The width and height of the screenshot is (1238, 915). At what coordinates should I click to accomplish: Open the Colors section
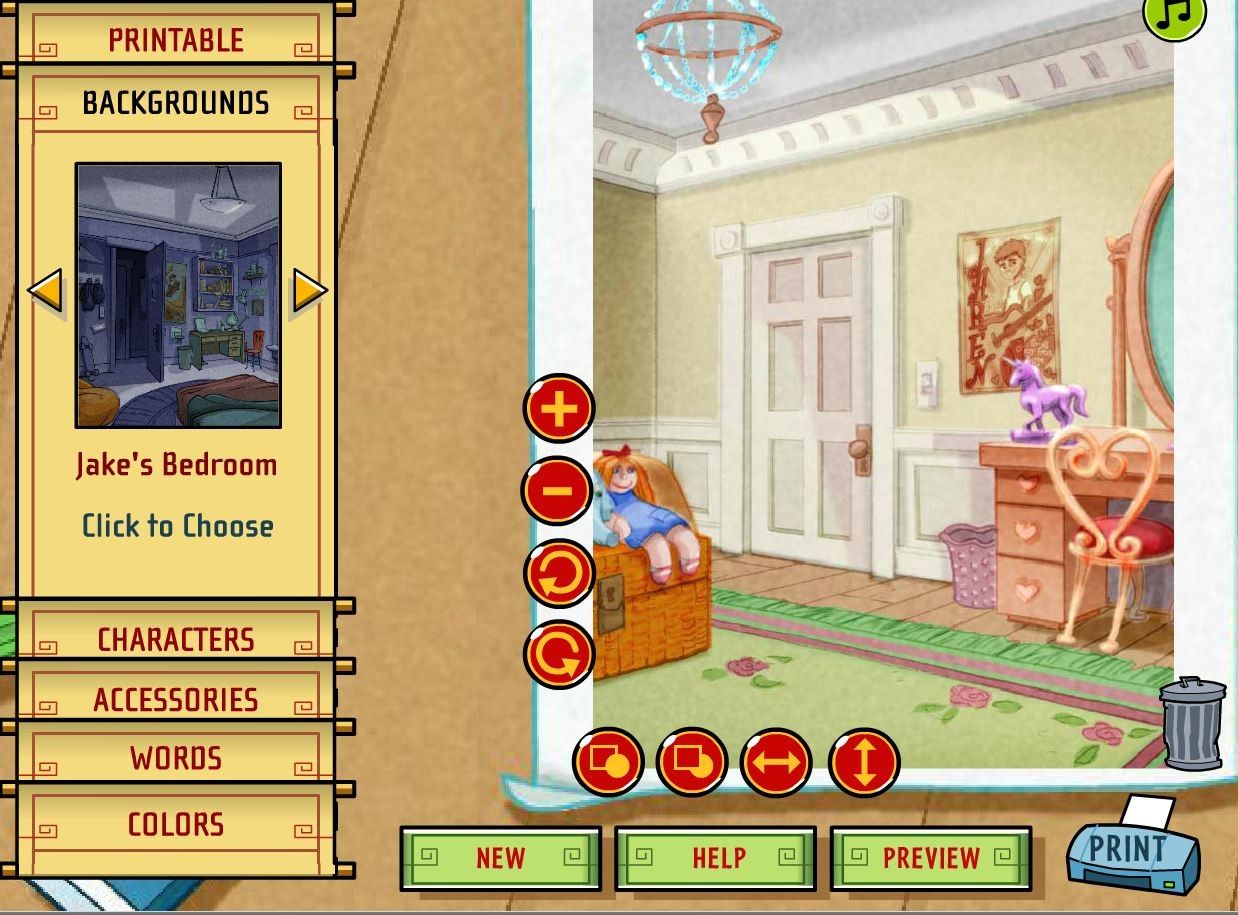176,824
